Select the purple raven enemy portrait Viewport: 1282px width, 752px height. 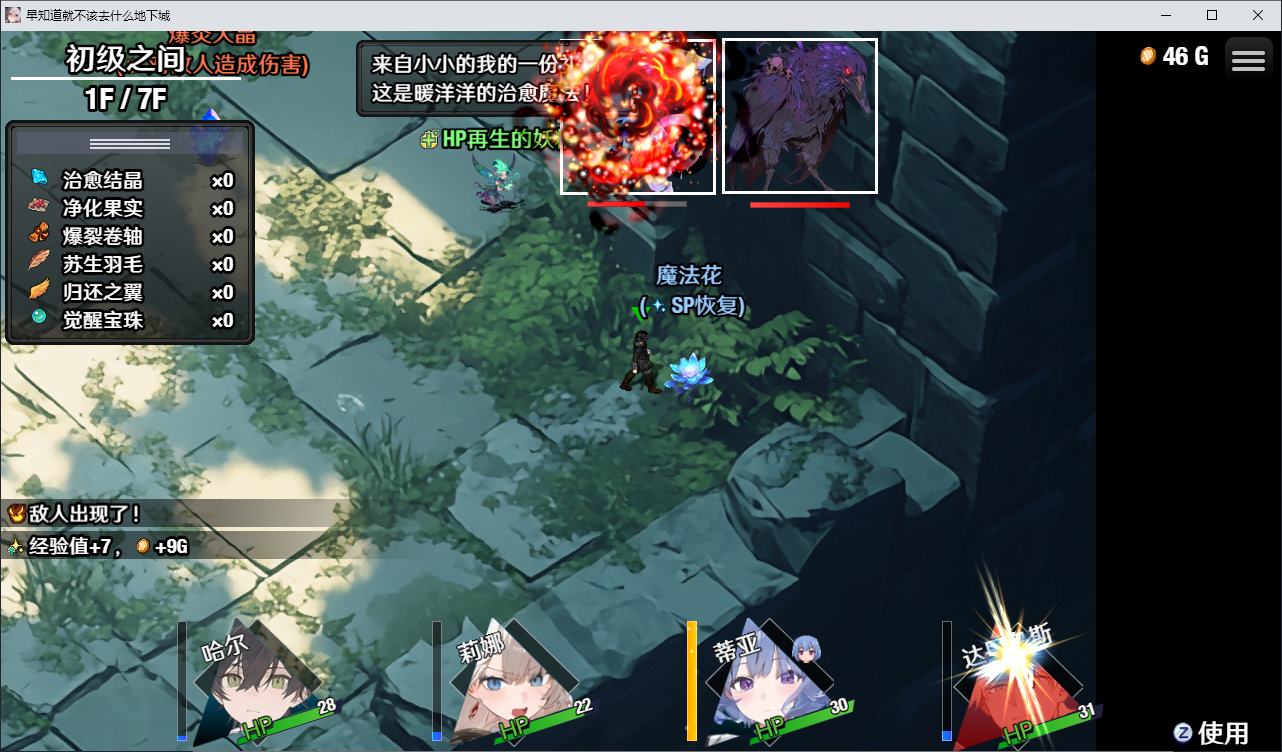(799, 114)
